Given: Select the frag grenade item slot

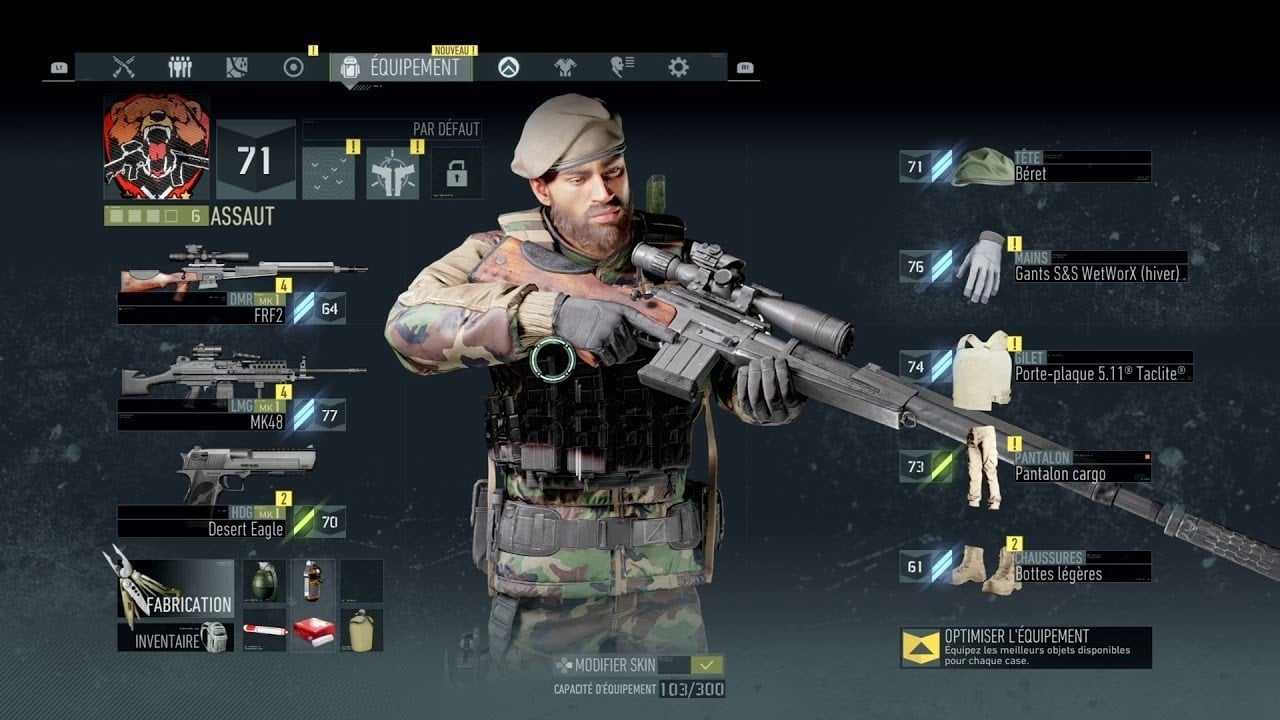Looking at the screenshot, I should pos(264,580).
